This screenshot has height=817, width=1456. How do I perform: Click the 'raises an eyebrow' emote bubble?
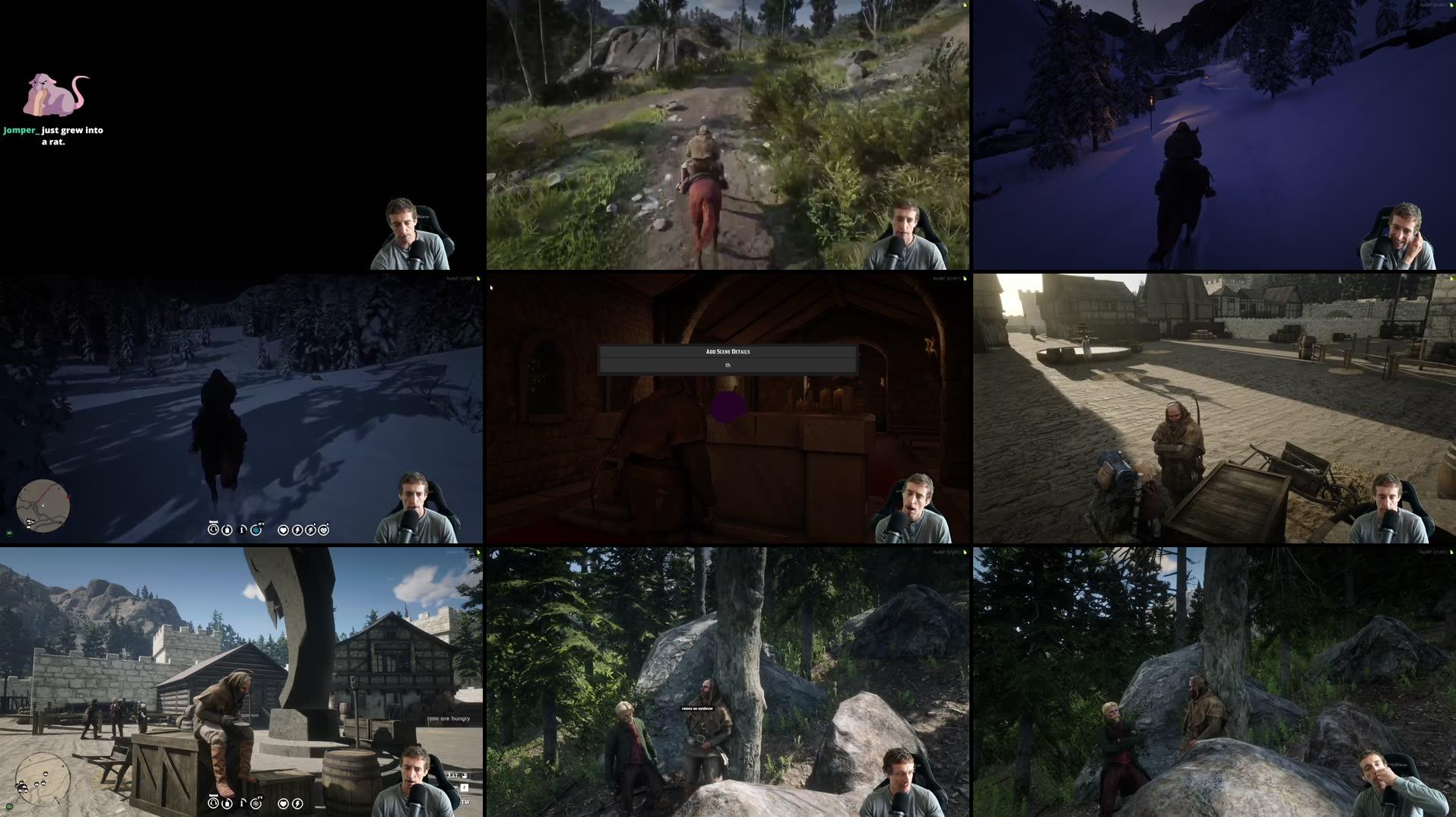(696, 707)
